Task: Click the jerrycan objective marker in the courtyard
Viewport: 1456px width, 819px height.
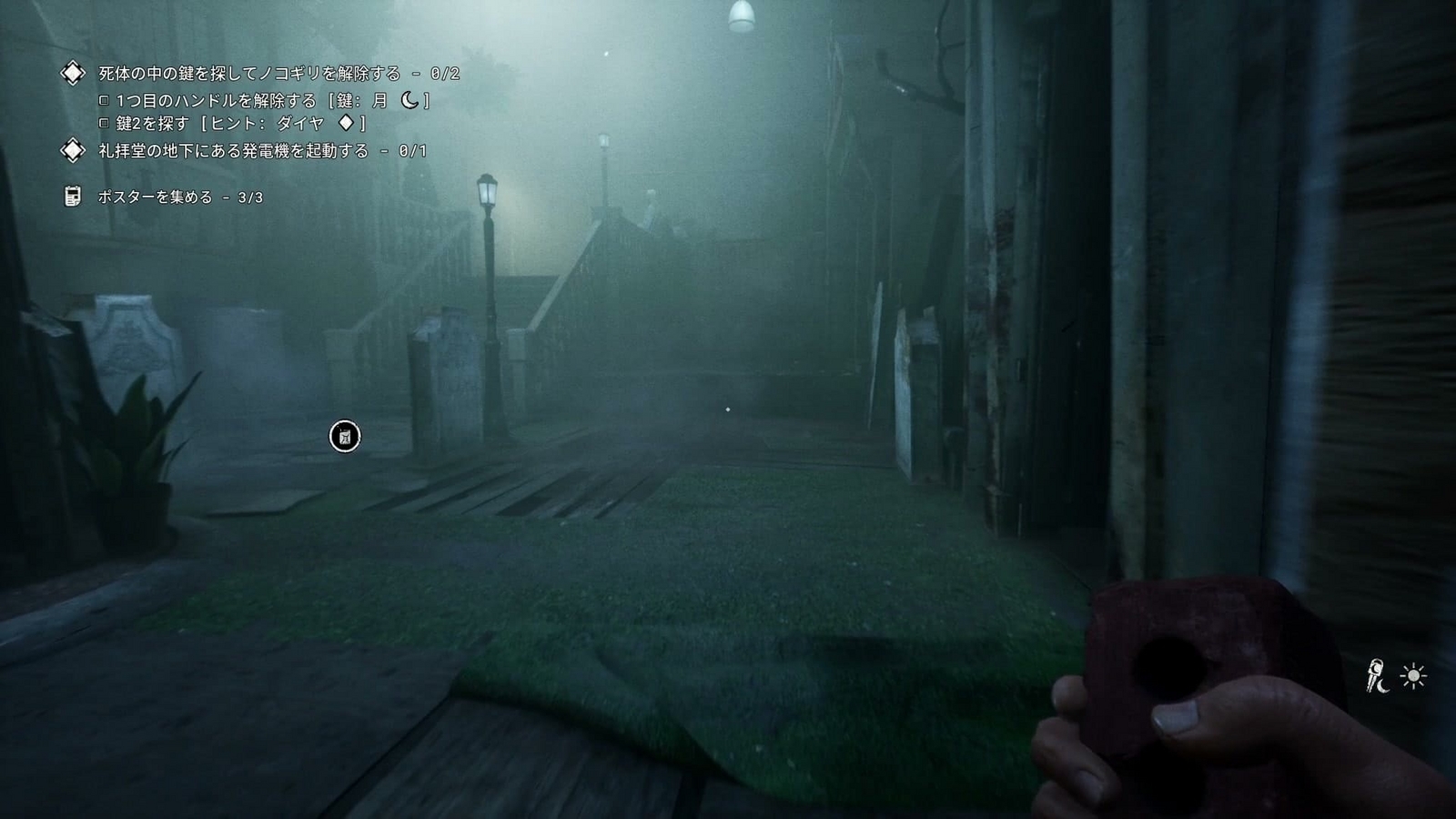Action: tap(344, 436)
